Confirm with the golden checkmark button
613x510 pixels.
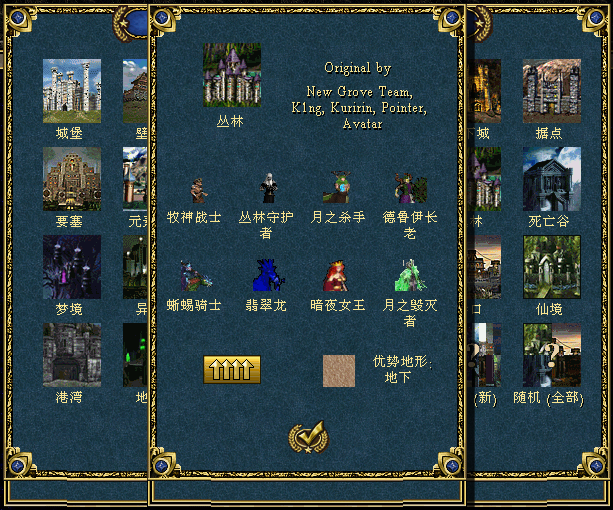tap(307, 437)
